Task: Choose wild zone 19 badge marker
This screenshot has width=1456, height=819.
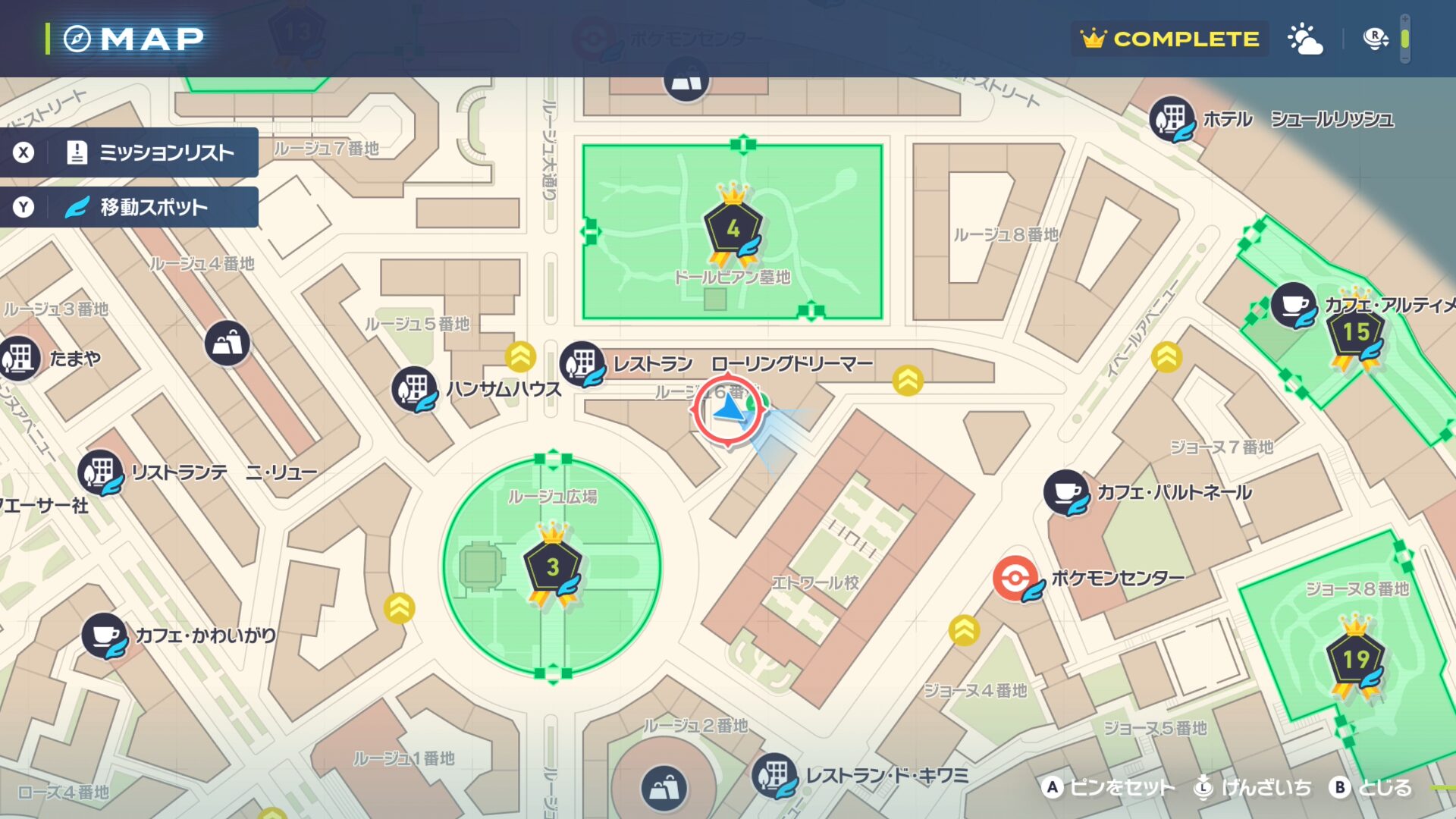Action: [1356, 659]
